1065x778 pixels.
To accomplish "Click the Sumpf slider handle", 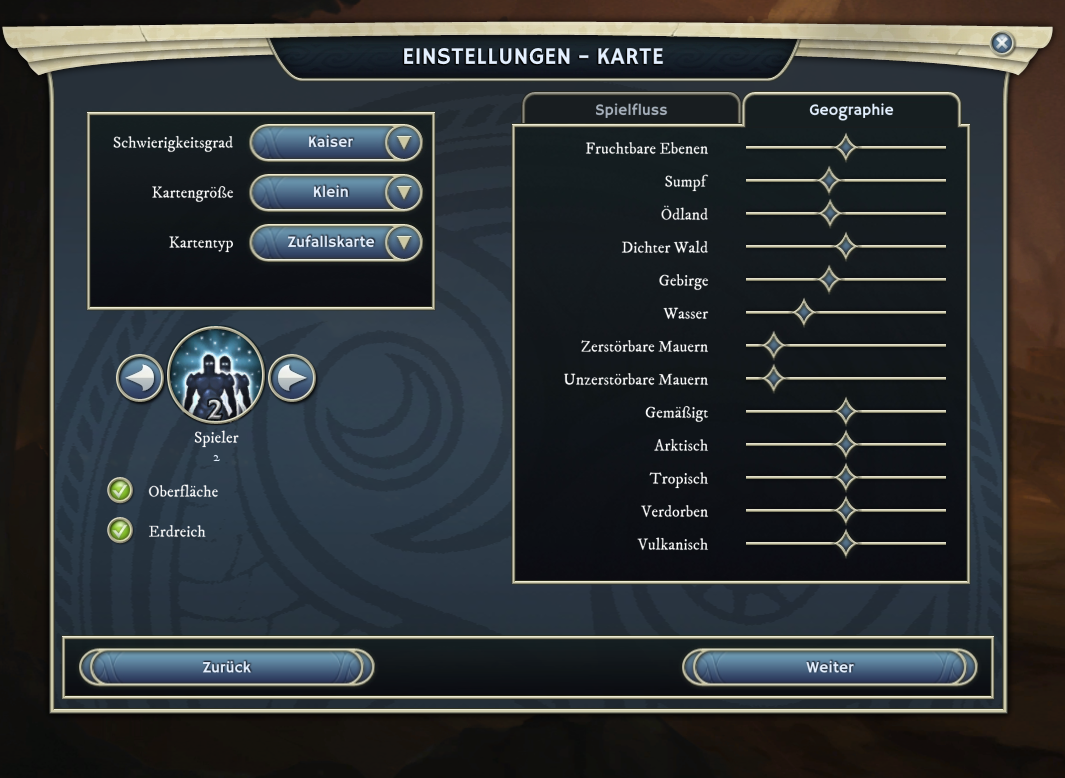I will 829,181.
